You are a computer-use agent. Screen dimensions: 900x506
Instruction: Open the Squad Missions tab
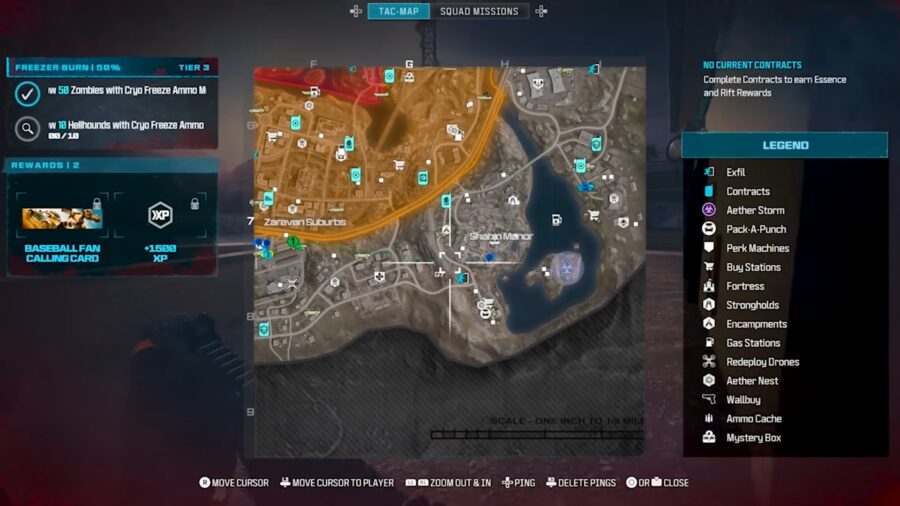pos(481,11)
